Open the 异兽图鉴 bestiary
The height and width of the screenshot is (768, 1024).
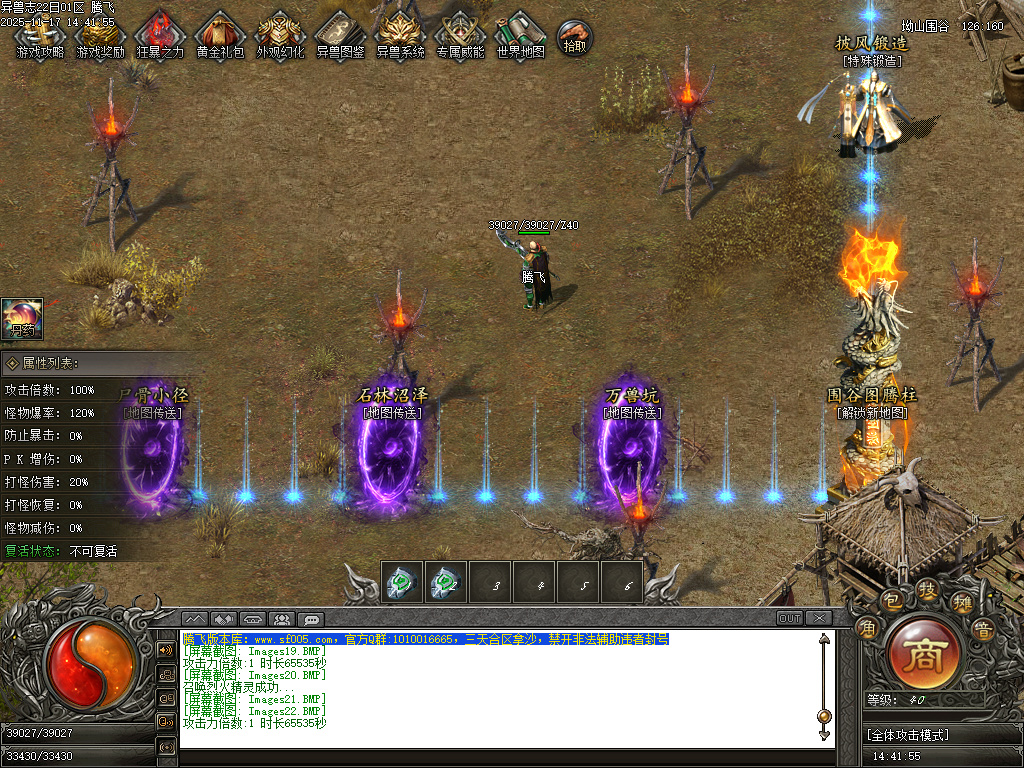[340, 35]
